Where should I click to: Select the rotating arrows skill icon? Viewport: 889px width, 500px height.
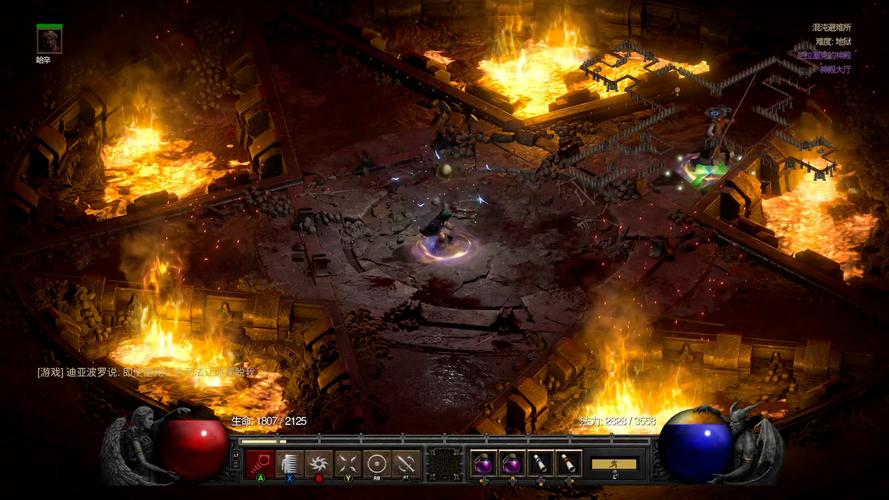click(x=405, y=463)
